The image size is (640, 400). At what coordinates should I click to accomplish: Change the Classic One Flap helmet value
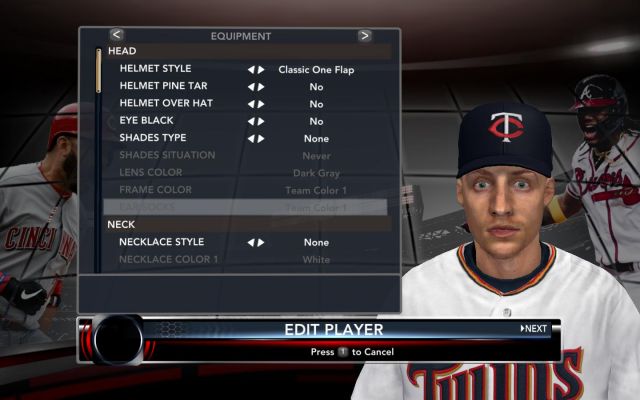coord(316,69)
